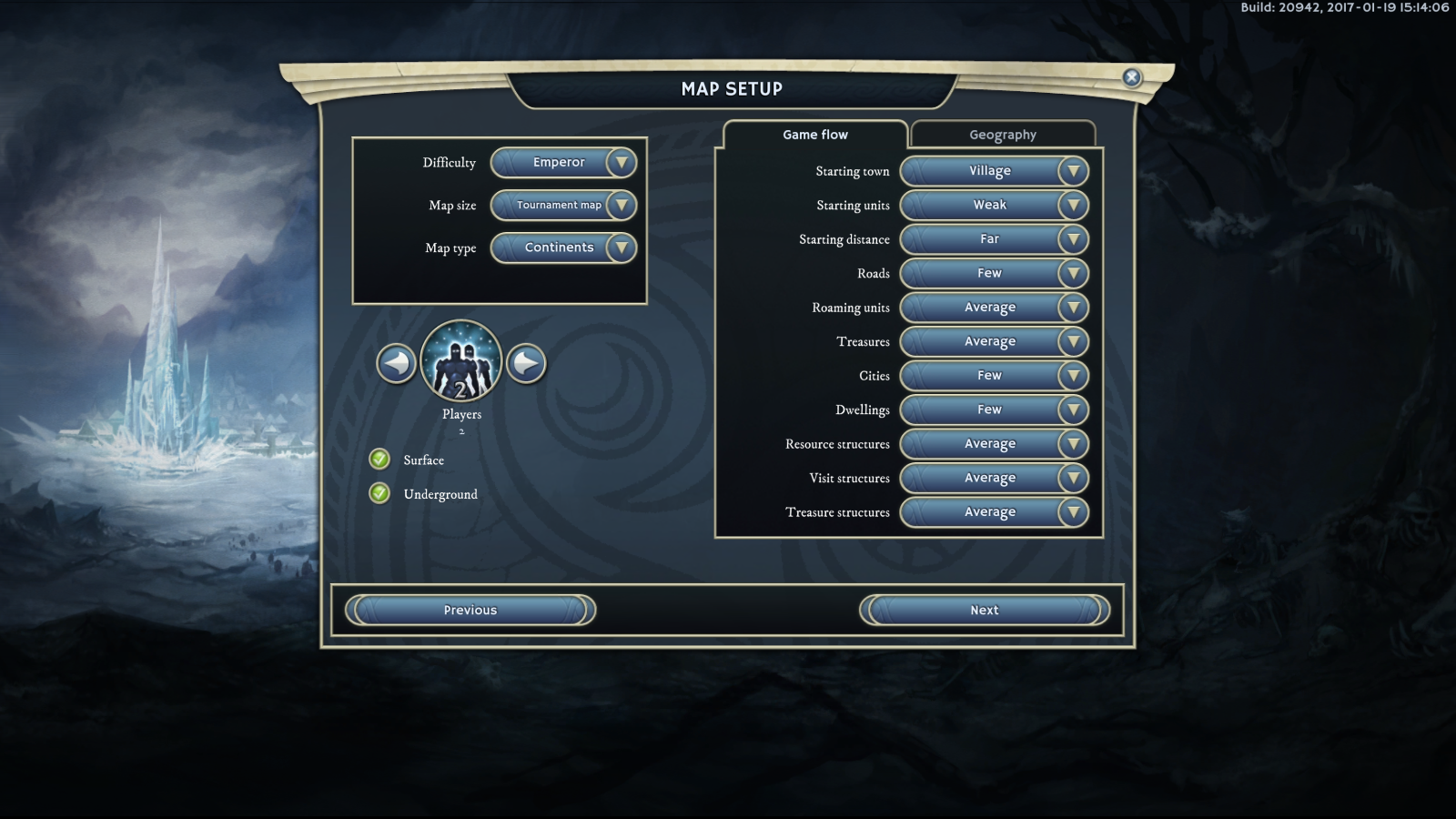Open the Roaming units dropdown
The image size is (1456, 819).
click(x=994, y=308)
